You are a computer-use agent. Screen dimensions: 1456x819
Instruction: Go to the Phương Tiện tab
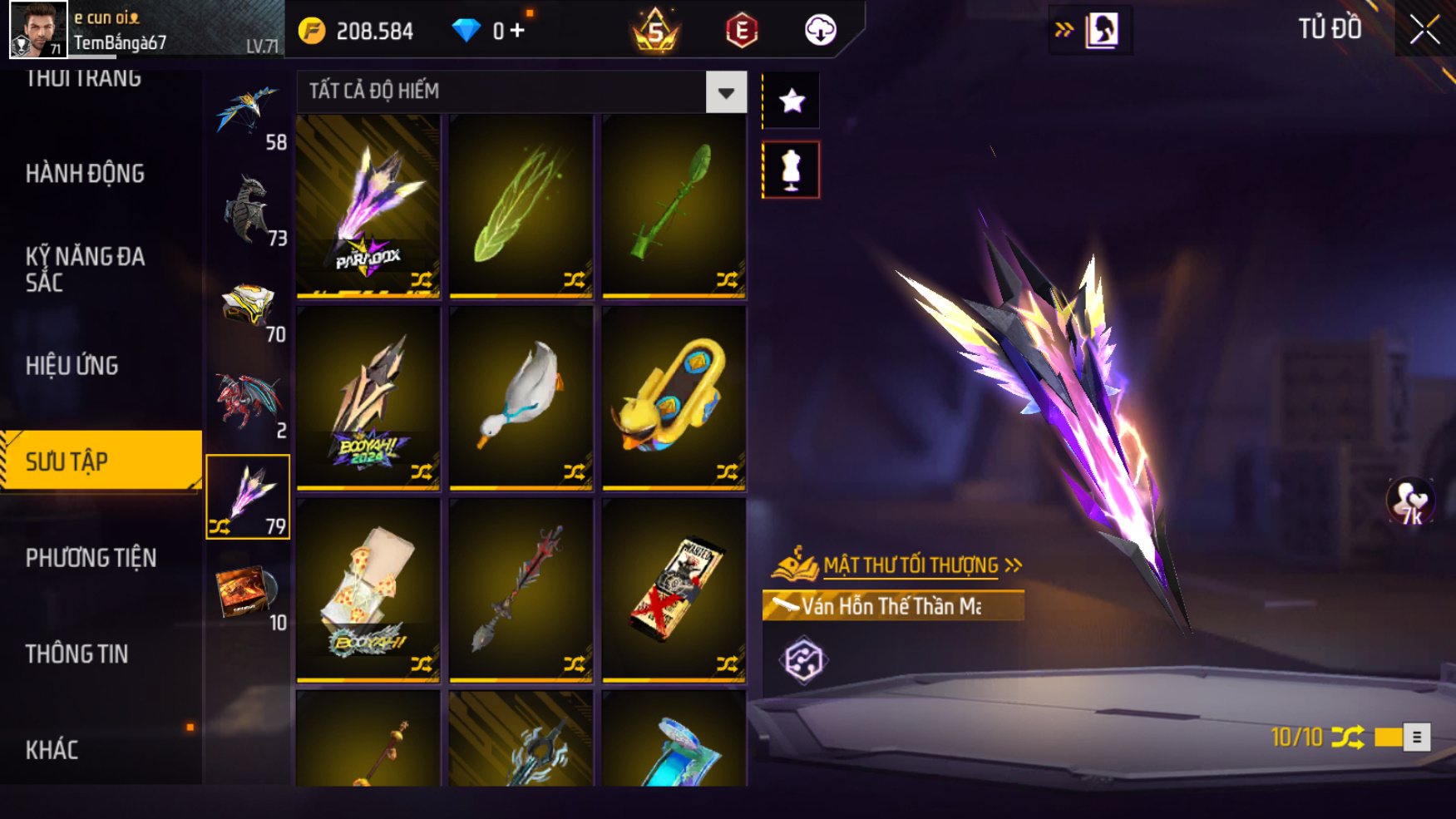pyautogui.click(x=91, y=558)
